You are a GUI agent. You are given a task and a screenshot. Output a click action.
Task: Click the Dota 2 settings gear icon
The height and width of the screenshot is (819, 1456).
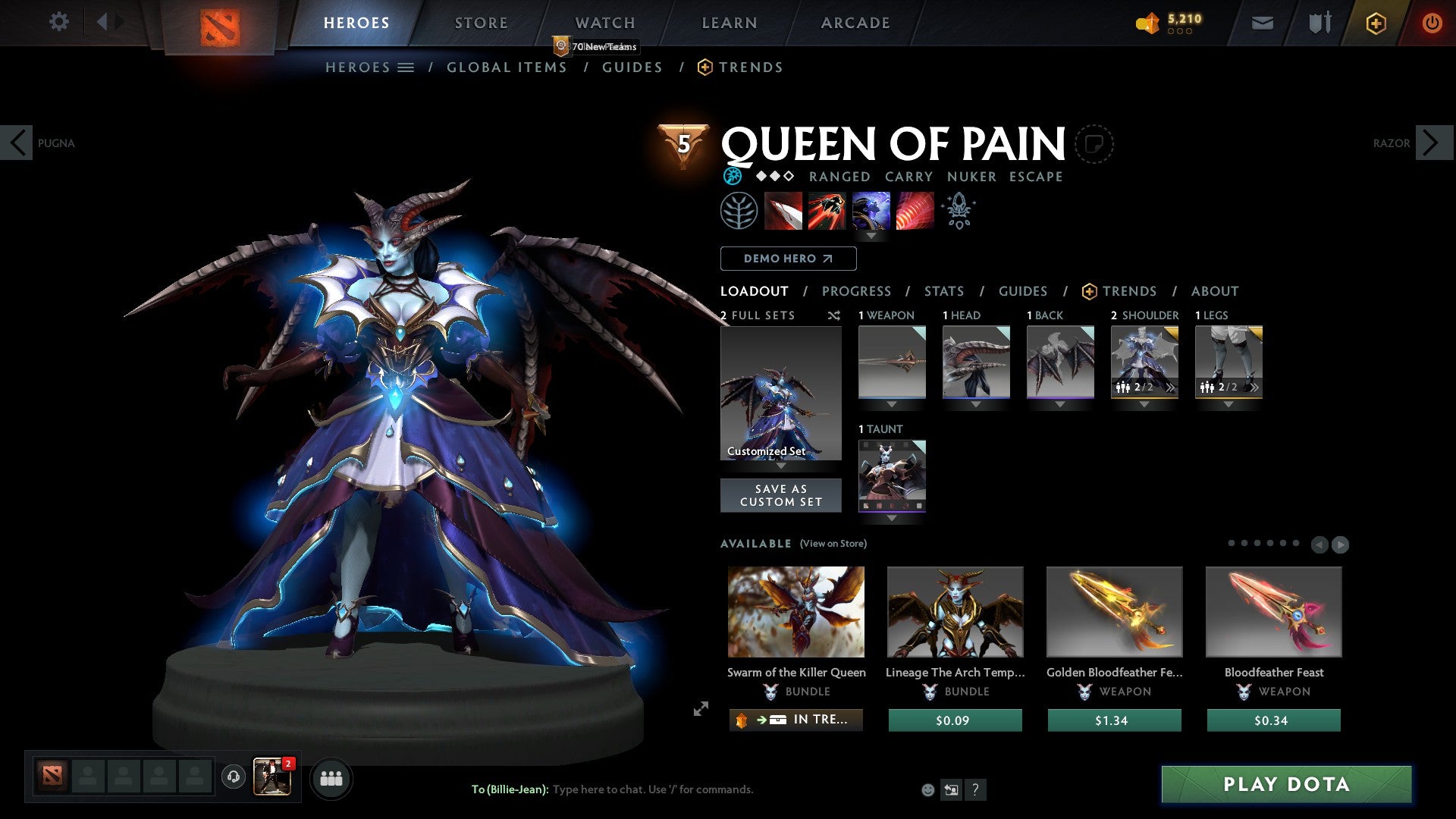point(58,22)
